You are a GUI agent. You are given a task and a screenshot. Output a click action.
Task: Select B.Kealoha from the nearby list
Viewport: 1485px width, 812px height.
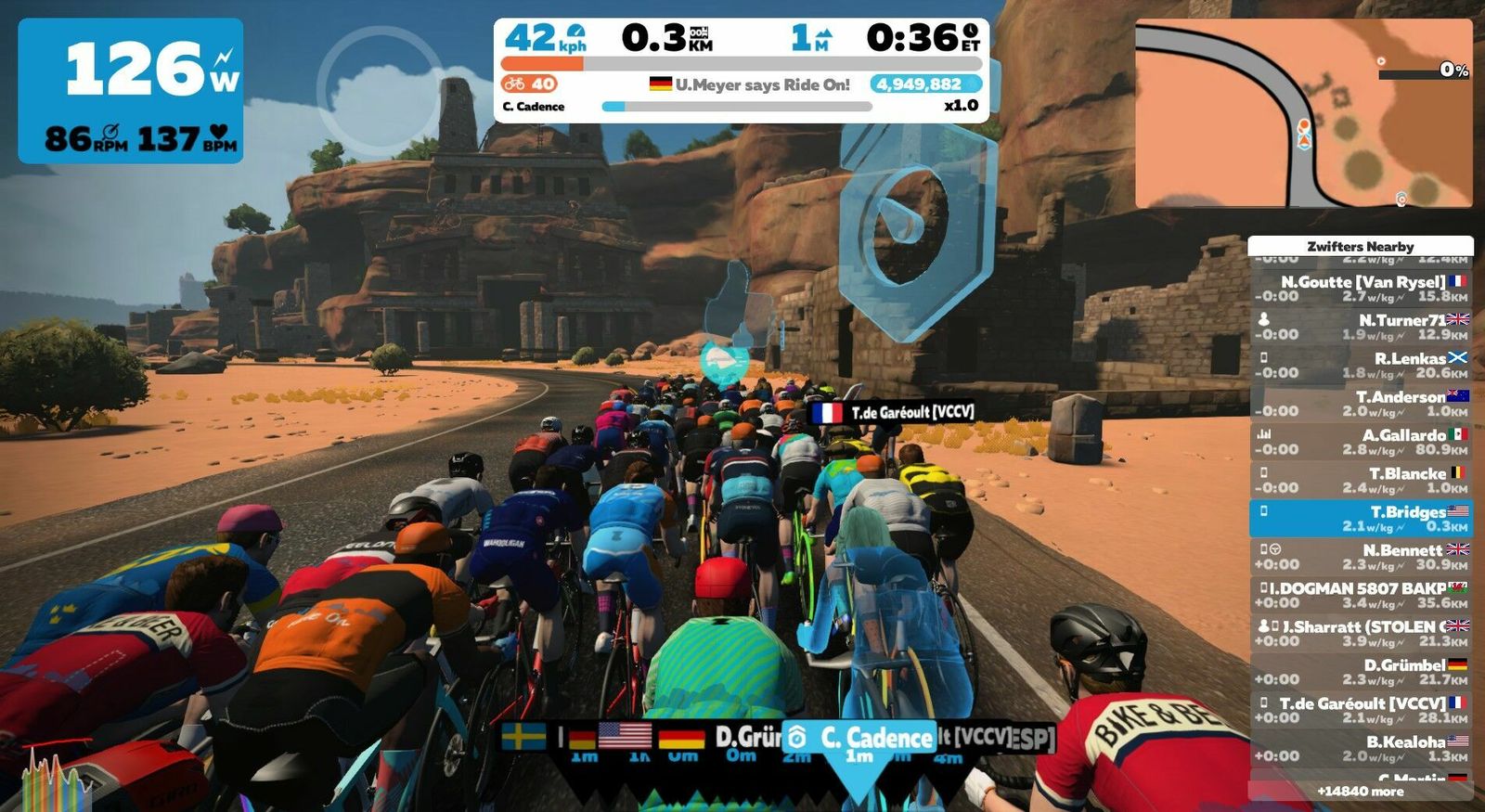coord(1361,748)
